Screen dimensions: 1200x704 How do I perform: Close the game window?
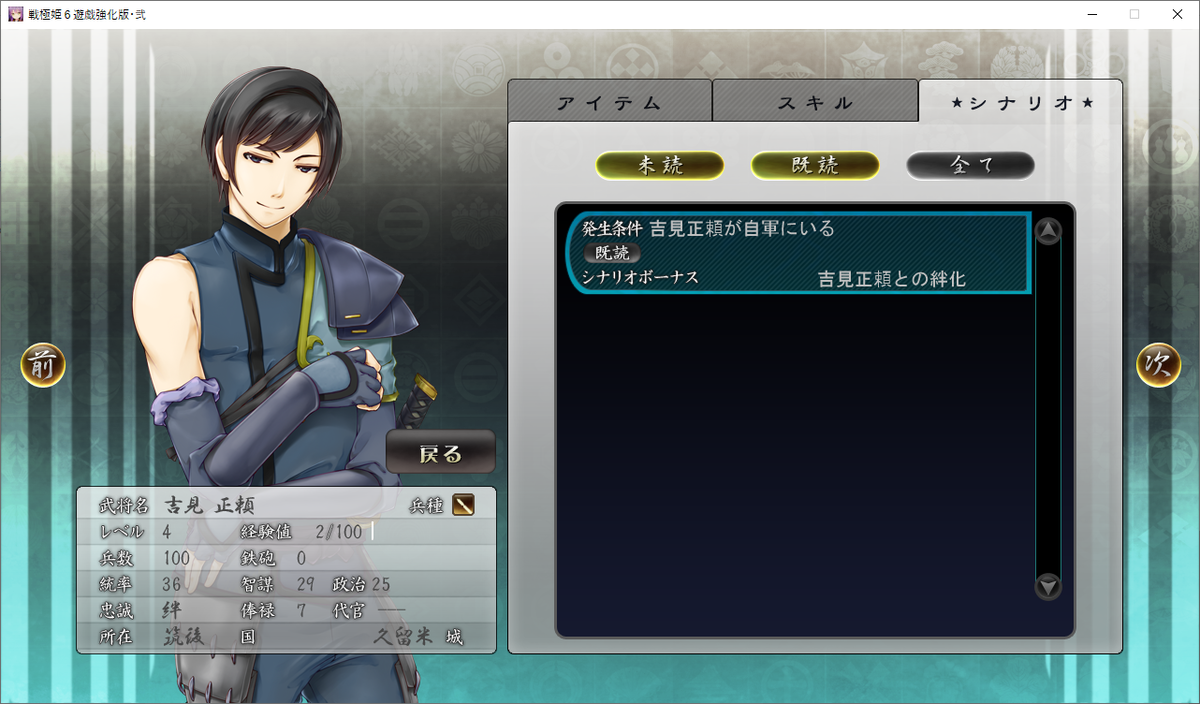pos(1176,14)
